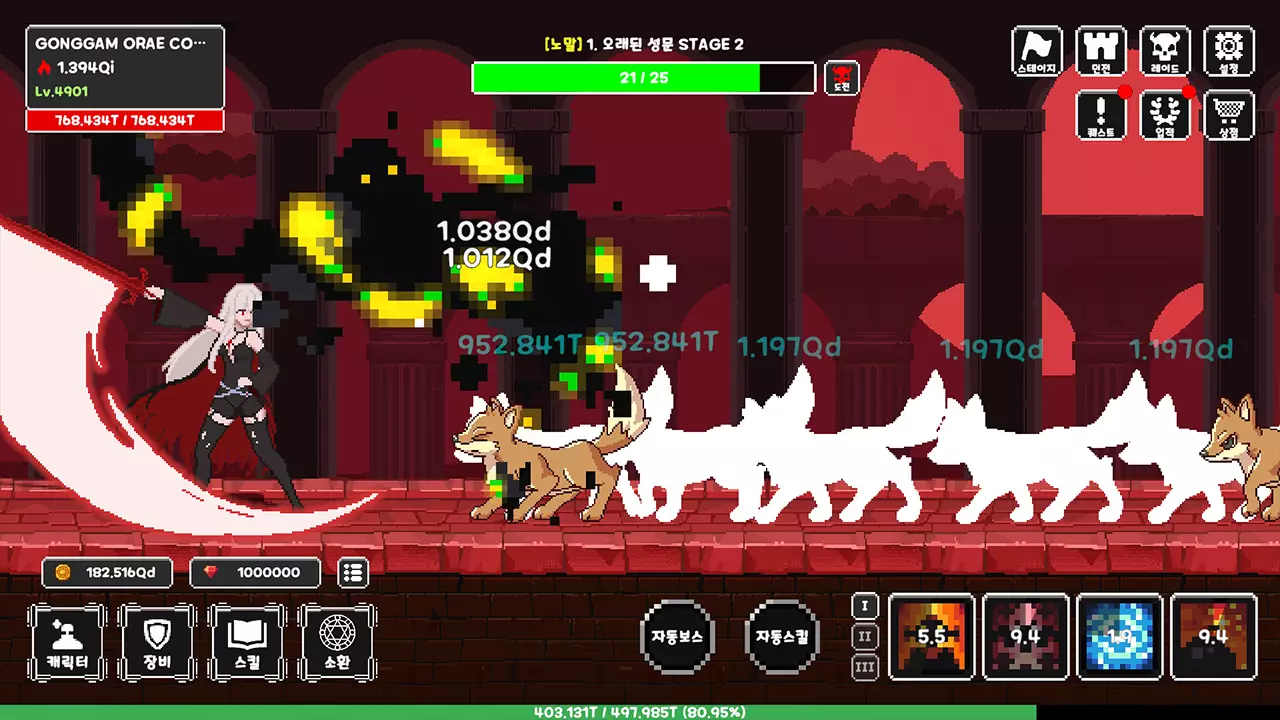Select the GONGGAM ORAE player profile panel
This screenshot has height=720, width=1280.
pyautogui.click(x=125, y=67)
